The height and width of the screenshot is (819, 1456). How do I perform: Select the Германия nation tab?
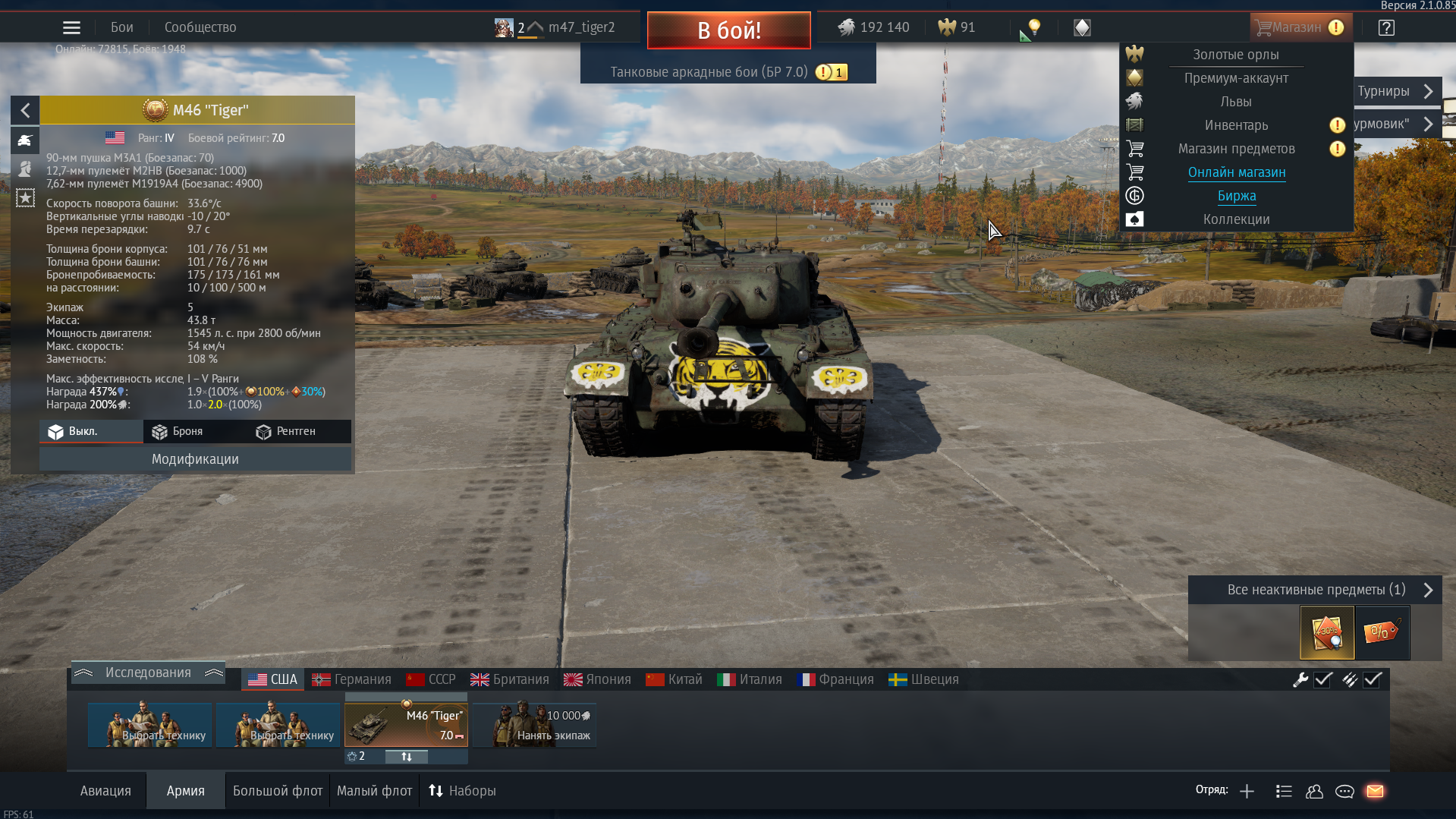point(352,679)
